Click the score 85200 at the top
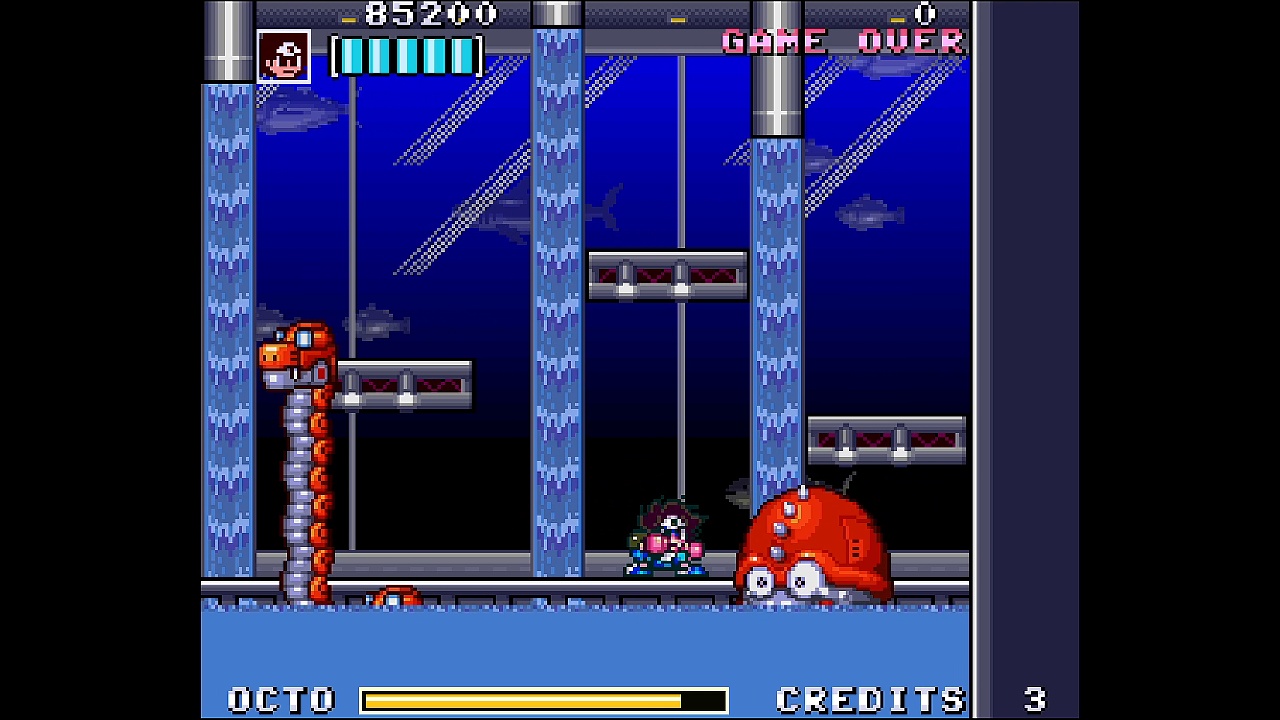 click(430, 13)
